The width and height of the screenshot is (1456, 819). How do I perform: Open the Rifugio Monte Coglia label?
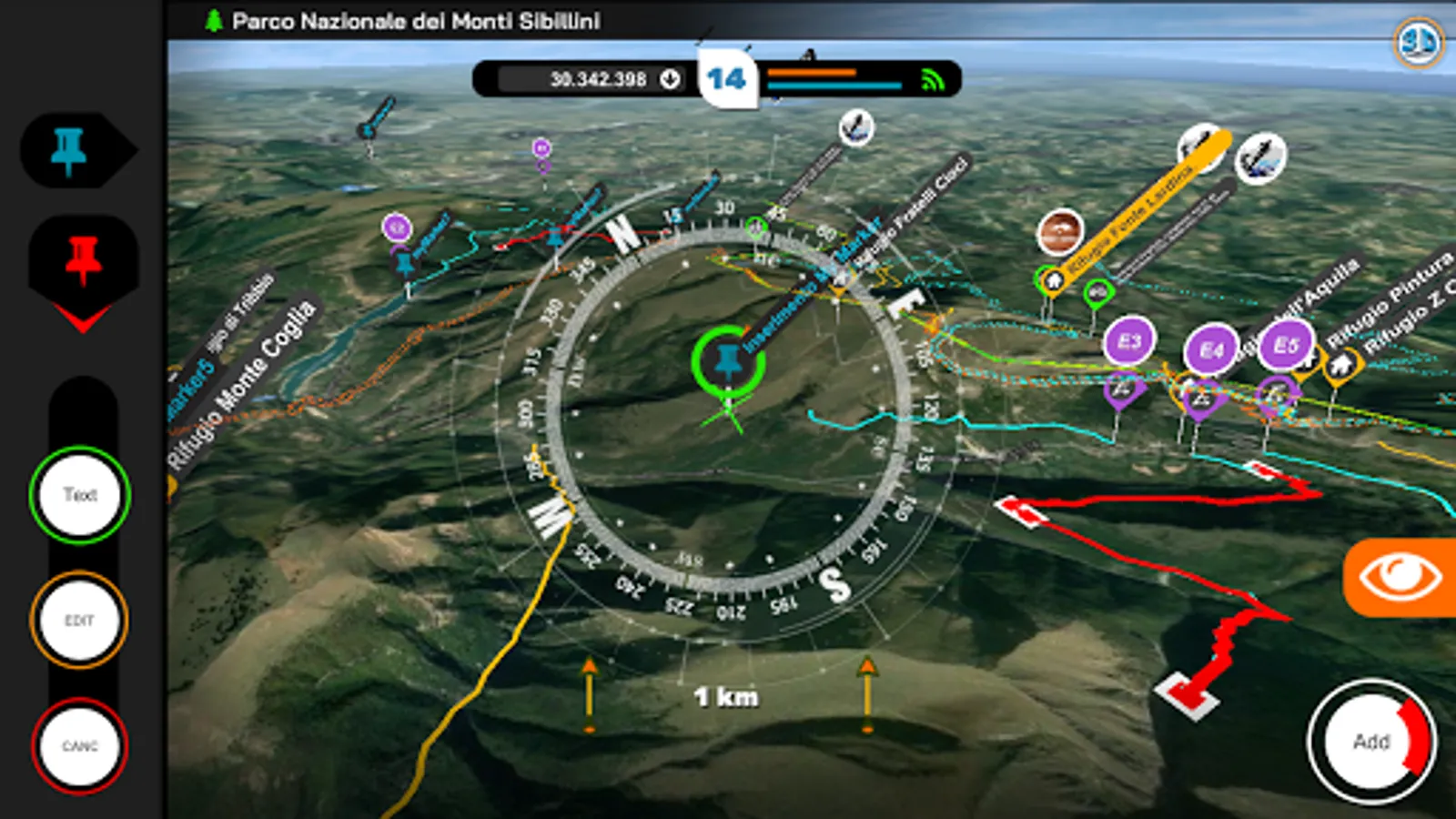pos(244,382)
